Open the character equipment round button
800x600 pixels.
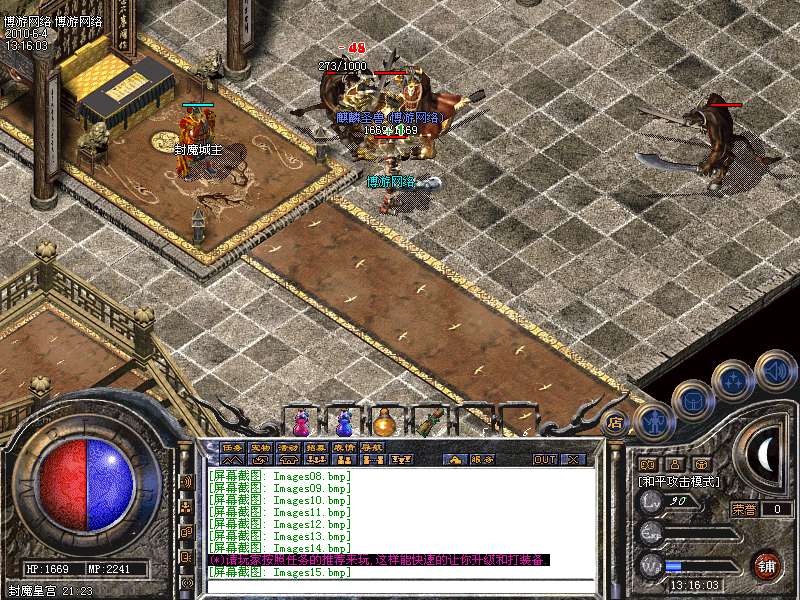click(654, 422)
